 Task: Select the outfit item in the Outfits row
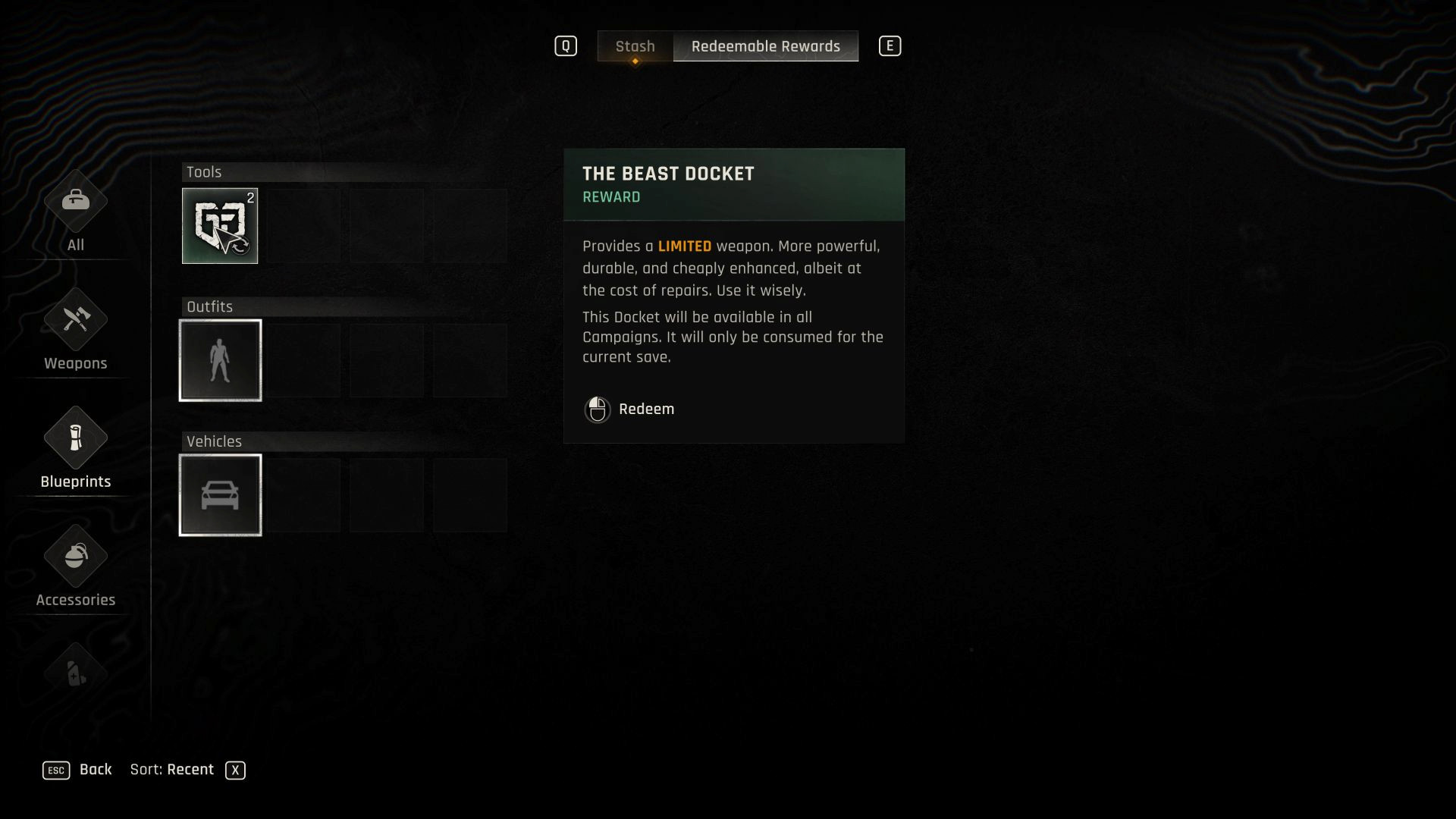tap(220, 359)
